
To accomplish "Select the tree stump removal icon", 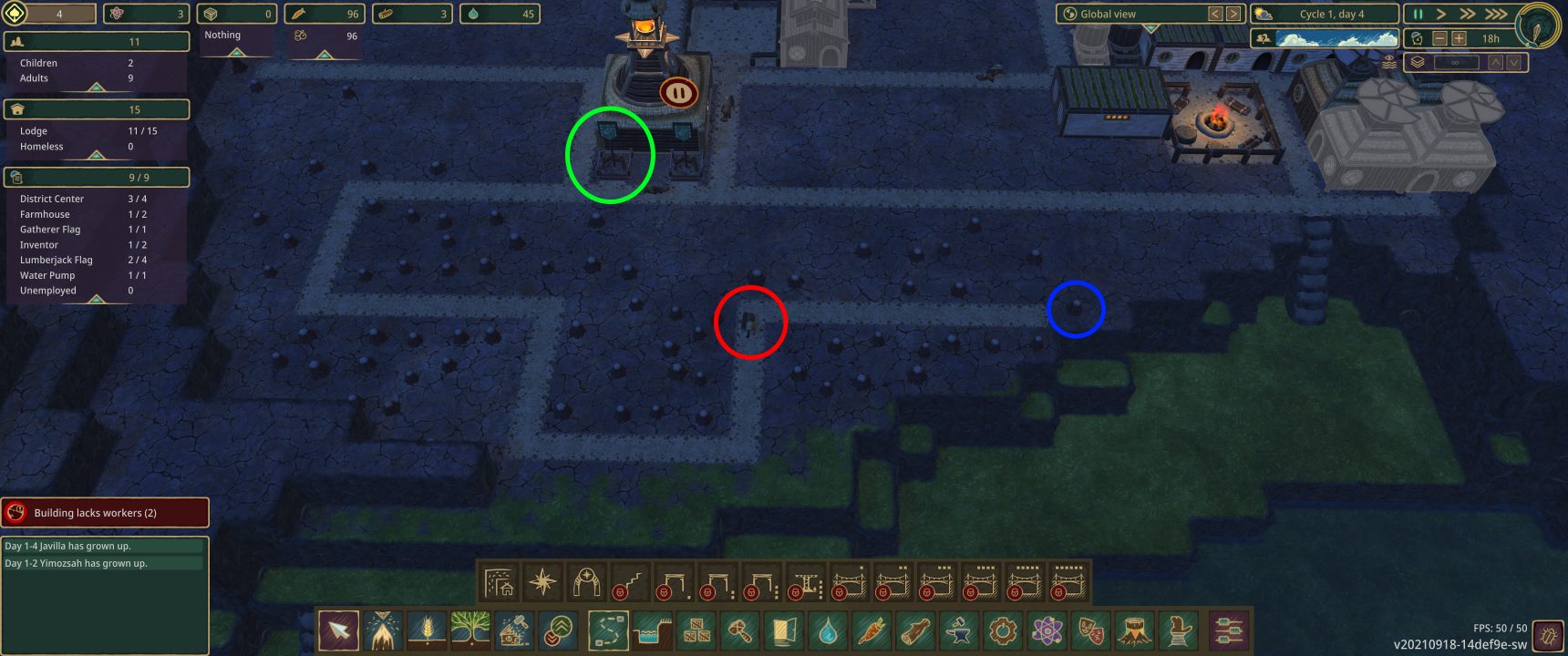I will tap(1135, 630).
